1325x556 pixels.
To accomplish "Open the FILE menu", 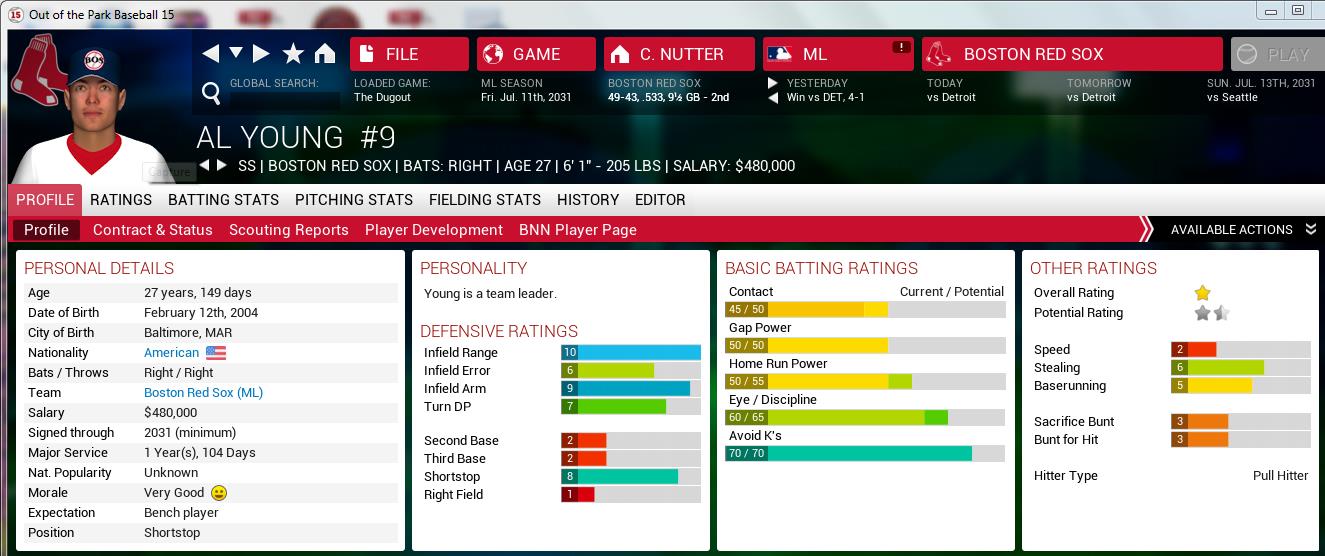I will coord(409,54).
